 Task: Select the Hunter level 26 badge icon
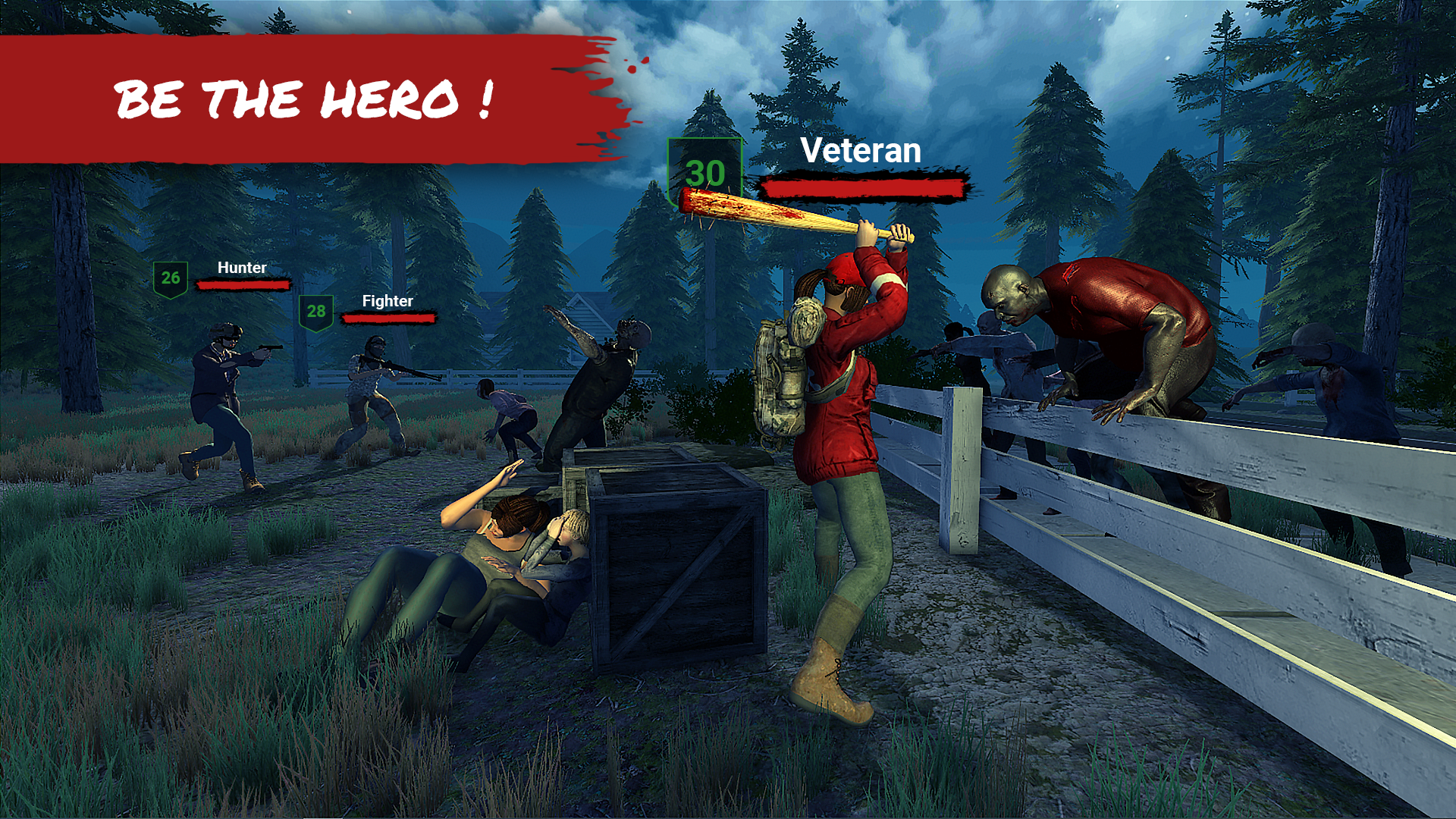pos(172,276)
